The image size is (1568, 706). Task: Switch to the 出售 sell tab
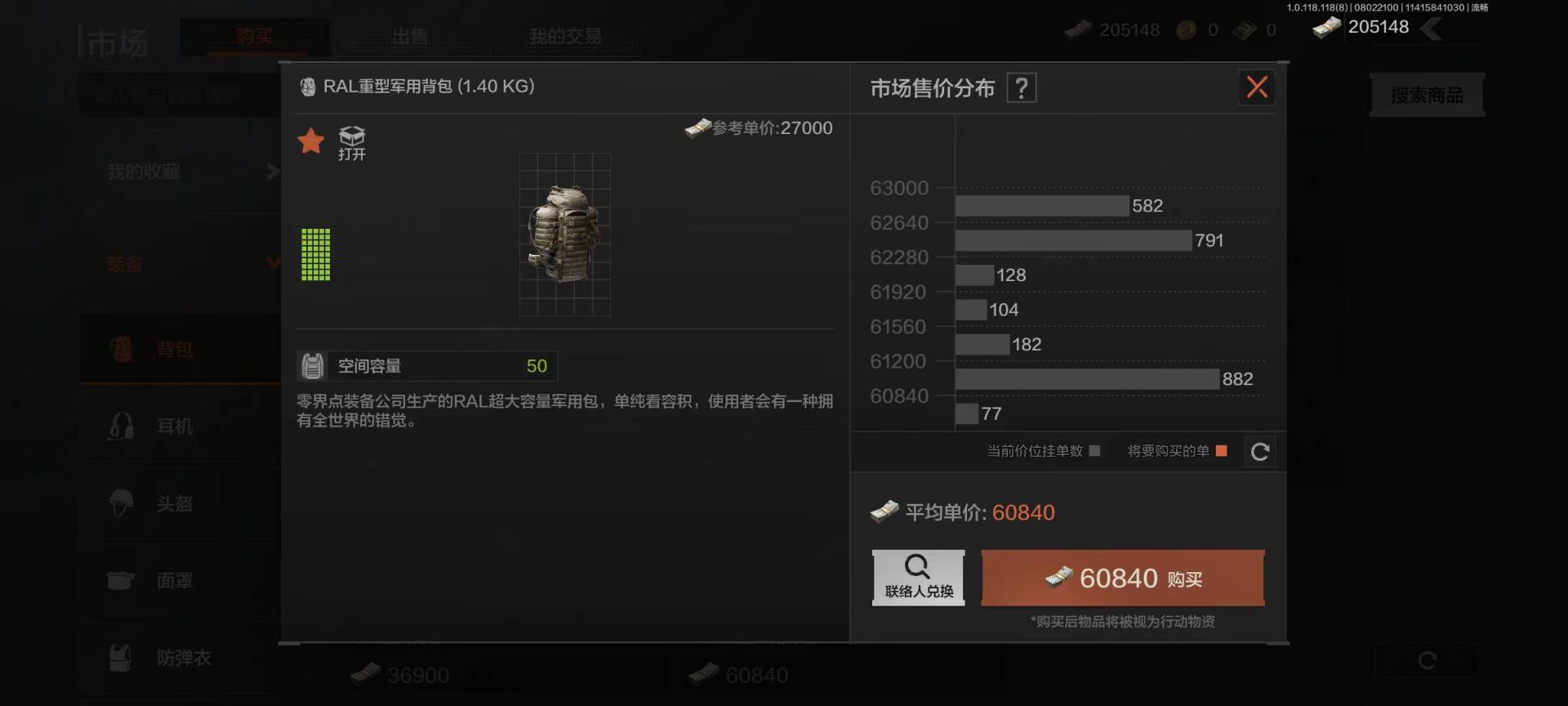(x=410, y=37)
